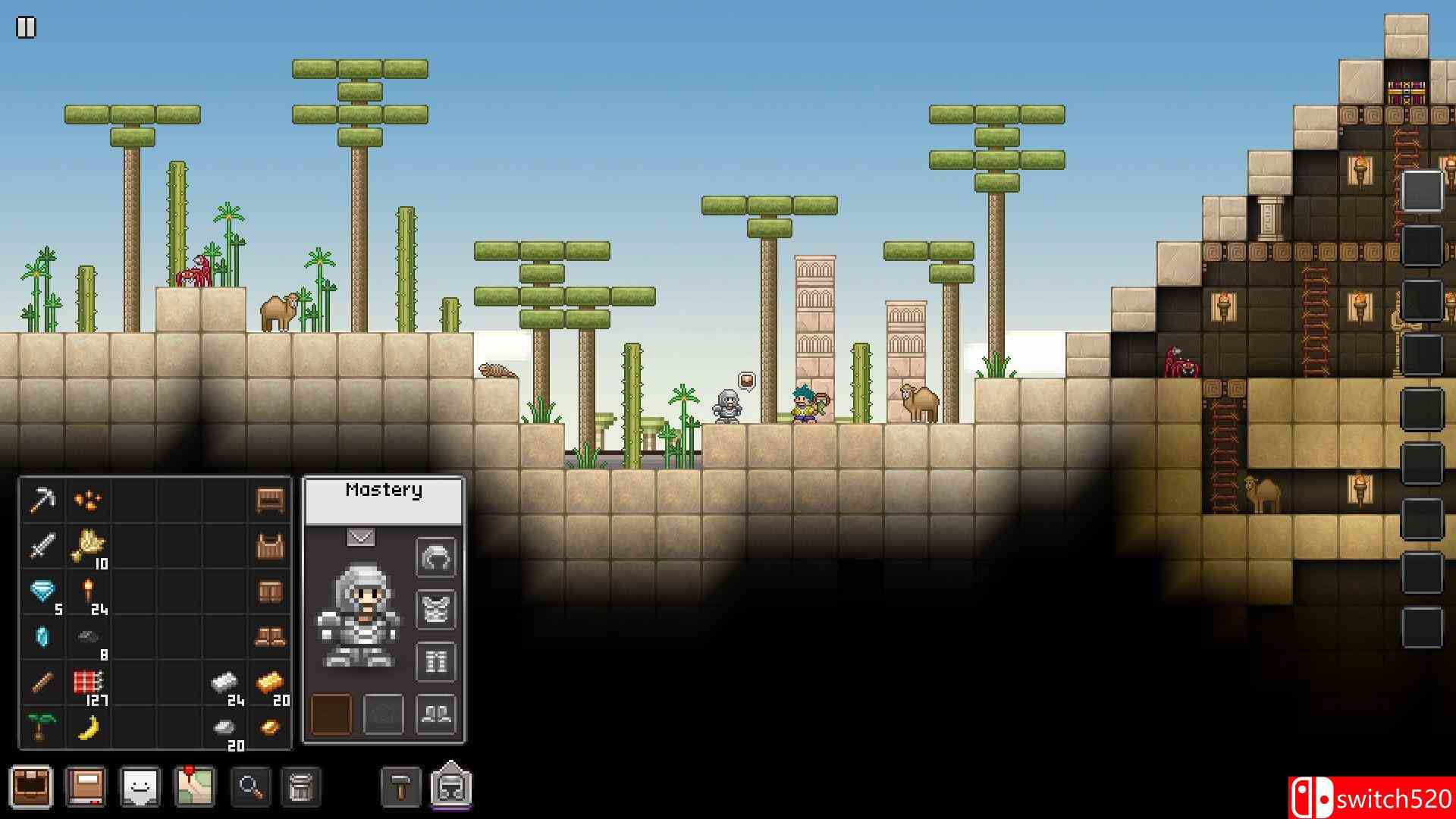Open the world map with red pin
Image resolution: width=1456 pixels, height=819 pixels.
click(x=196, y=786)
